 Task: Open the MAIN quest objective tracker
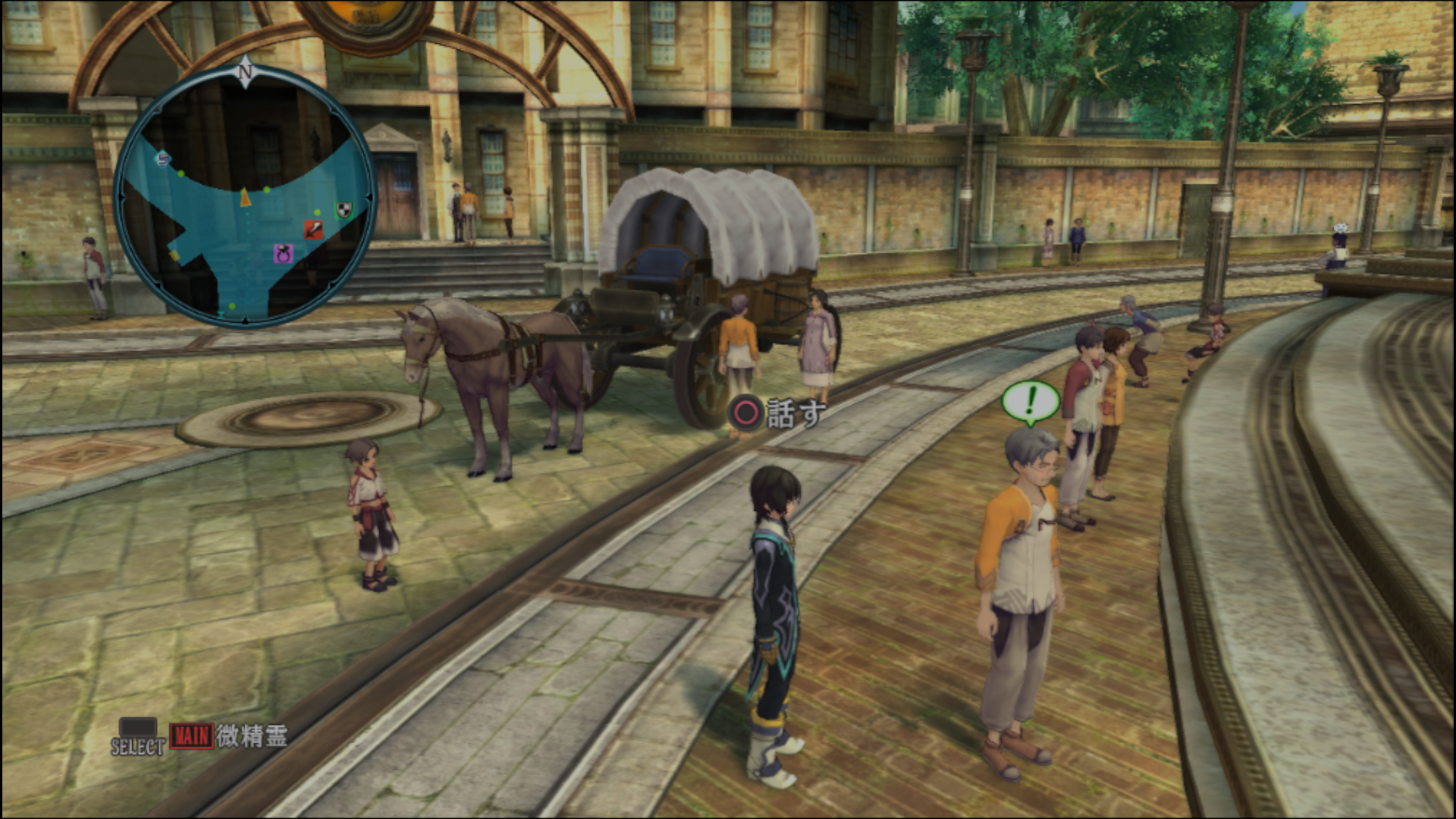click(x=191, y=736)
